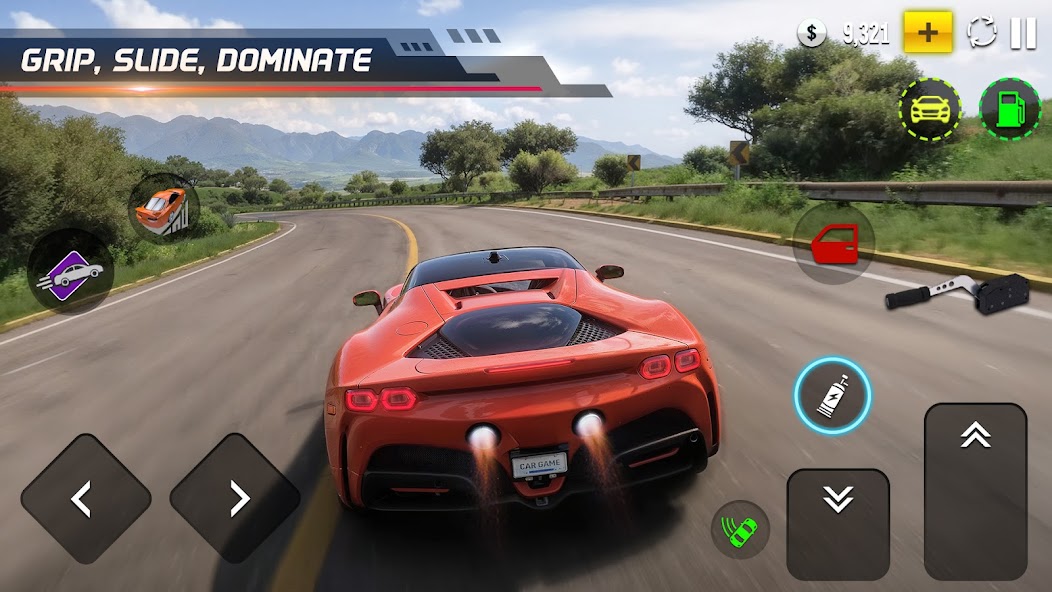1052x592 pixels.
Task: Steer left with the left arrow button
Action: (x=86, y=498)
